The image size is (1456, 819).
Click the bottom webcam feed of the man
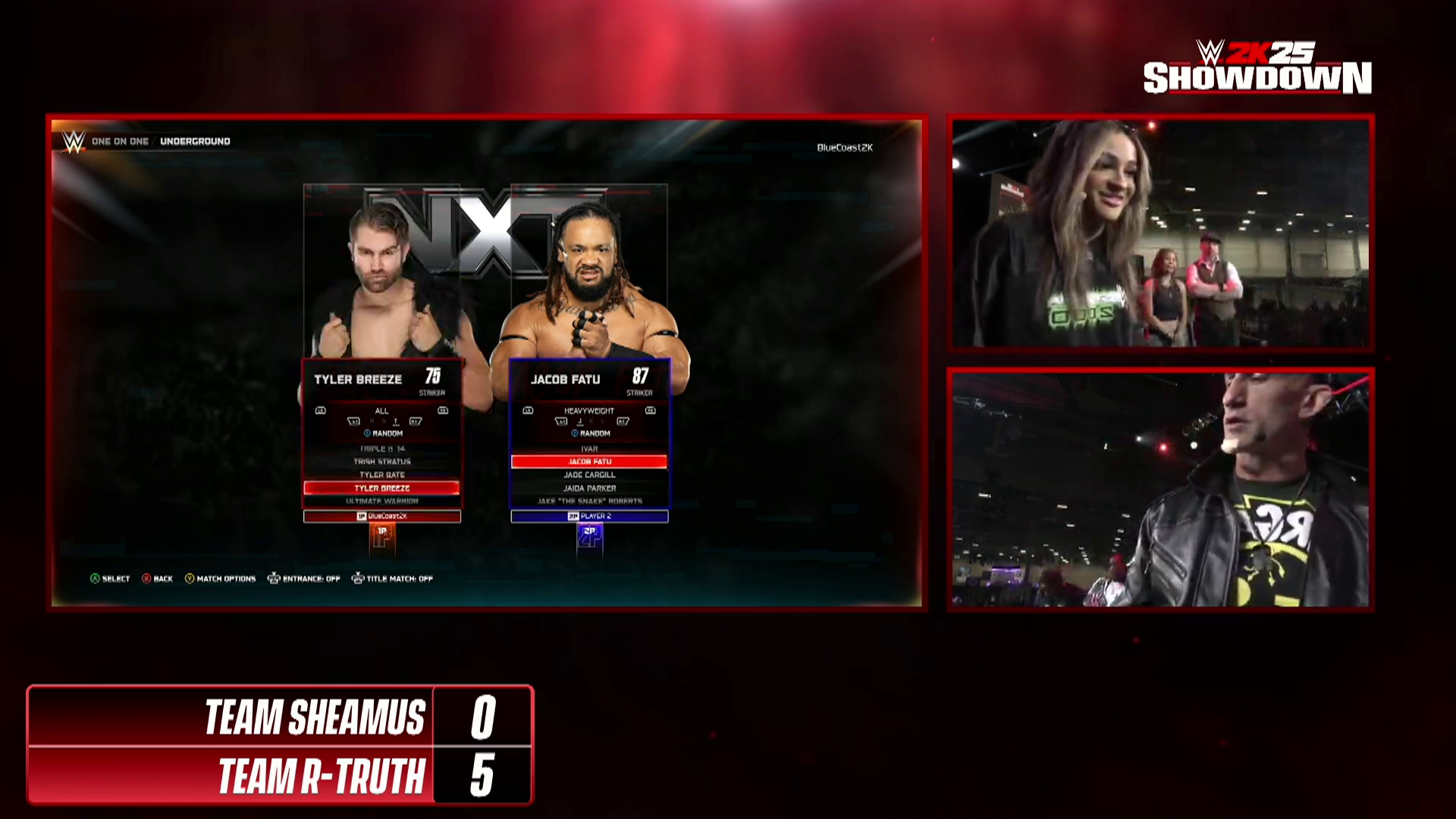pos(1160,489)
